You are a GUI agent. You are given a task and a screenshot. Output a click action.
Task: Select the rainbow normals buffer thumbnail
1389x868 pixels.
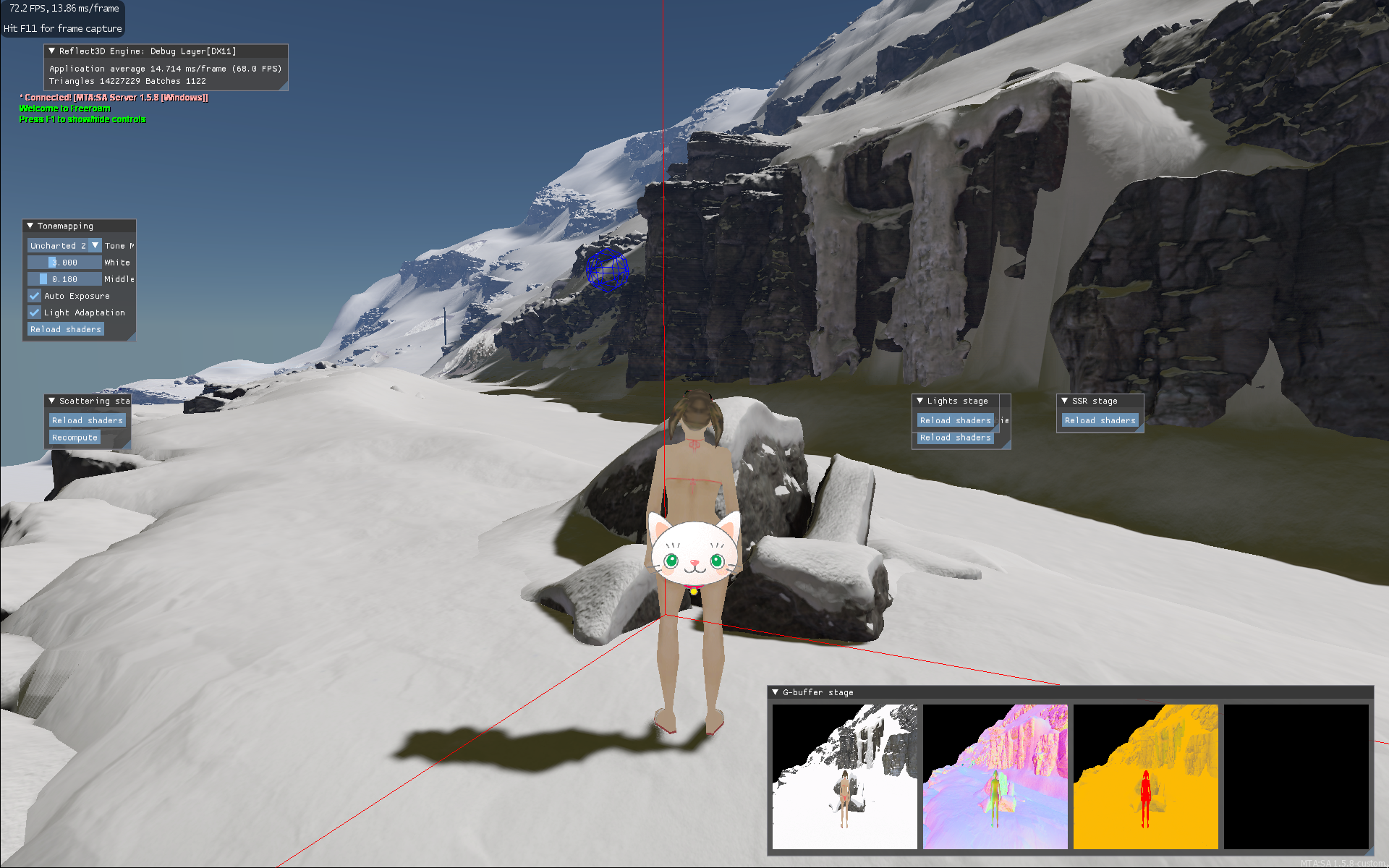(995, 776)
